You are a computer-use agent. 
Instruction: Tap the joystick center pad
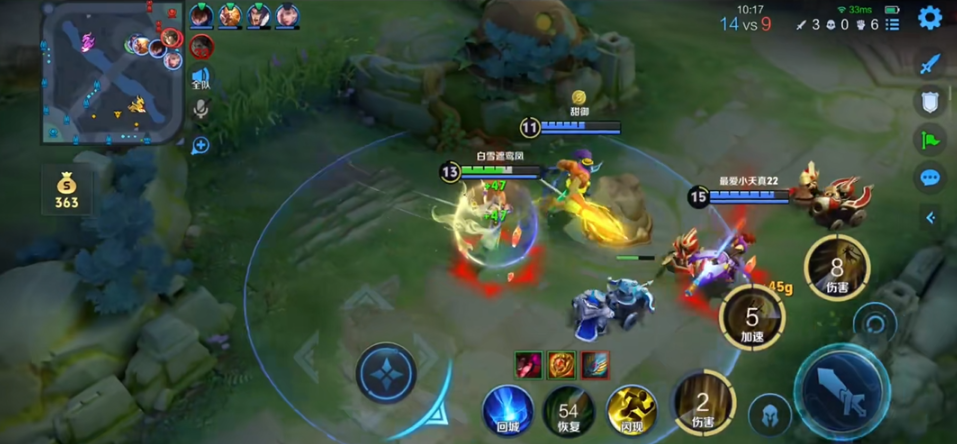386,374
